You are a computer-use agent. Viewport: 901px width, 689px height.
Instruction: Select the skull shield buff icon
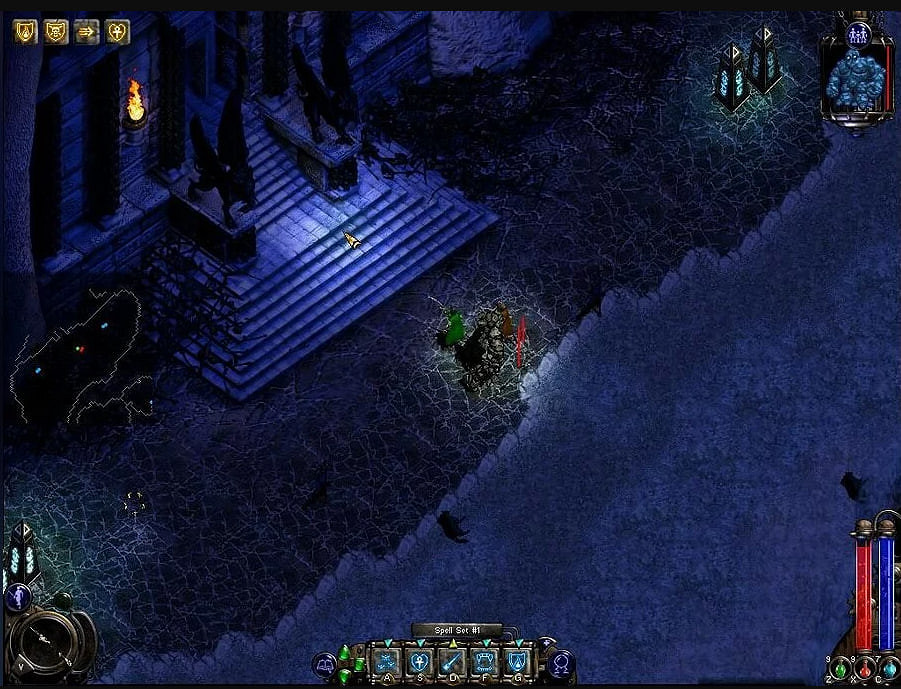pyautogui.click(x=55, y=32)
